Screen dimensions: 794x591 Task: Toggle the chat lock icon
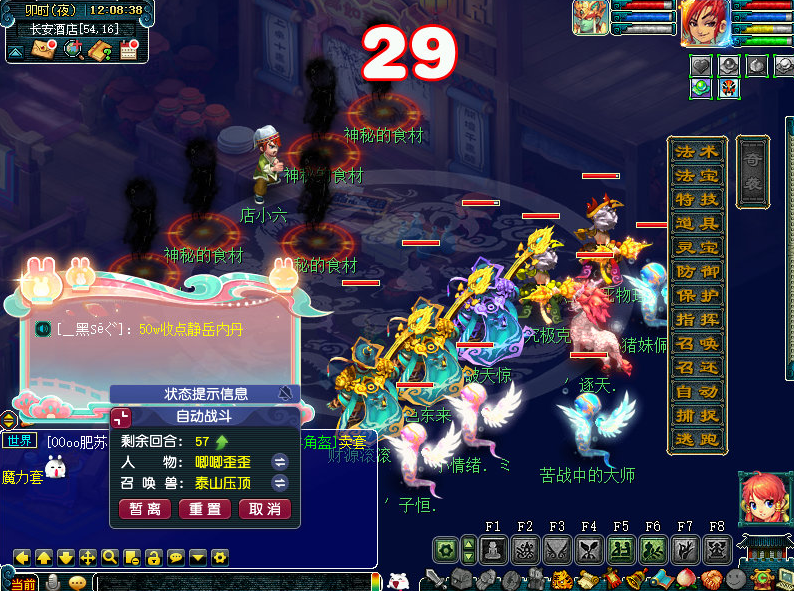(153, 557)
